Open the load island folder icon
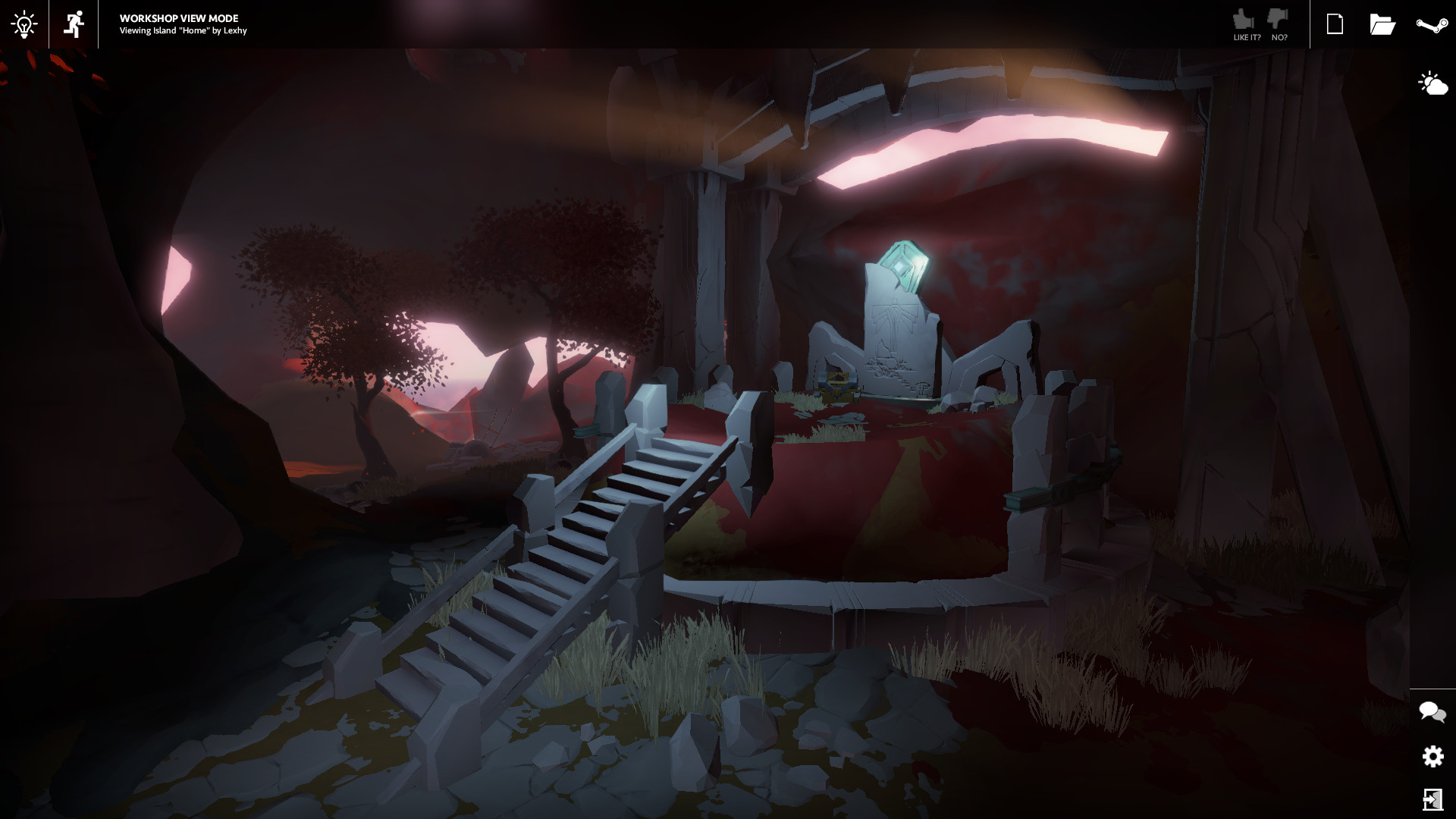Image resolution: width=1456 pixels, height=819 pixels. [1383, 24]
